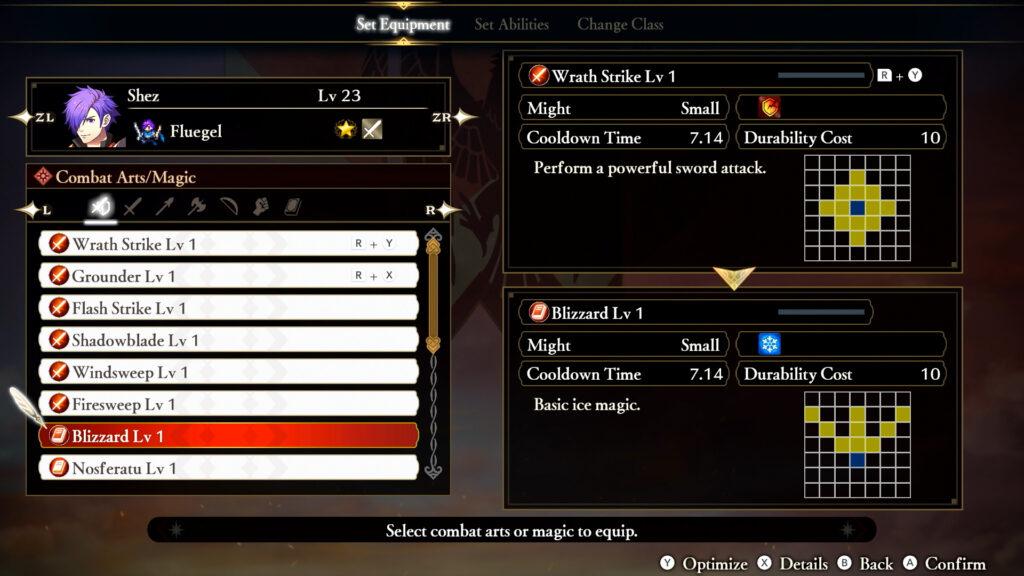Filter by bow combat arts

pyautogui.click(x=229, y=208)
